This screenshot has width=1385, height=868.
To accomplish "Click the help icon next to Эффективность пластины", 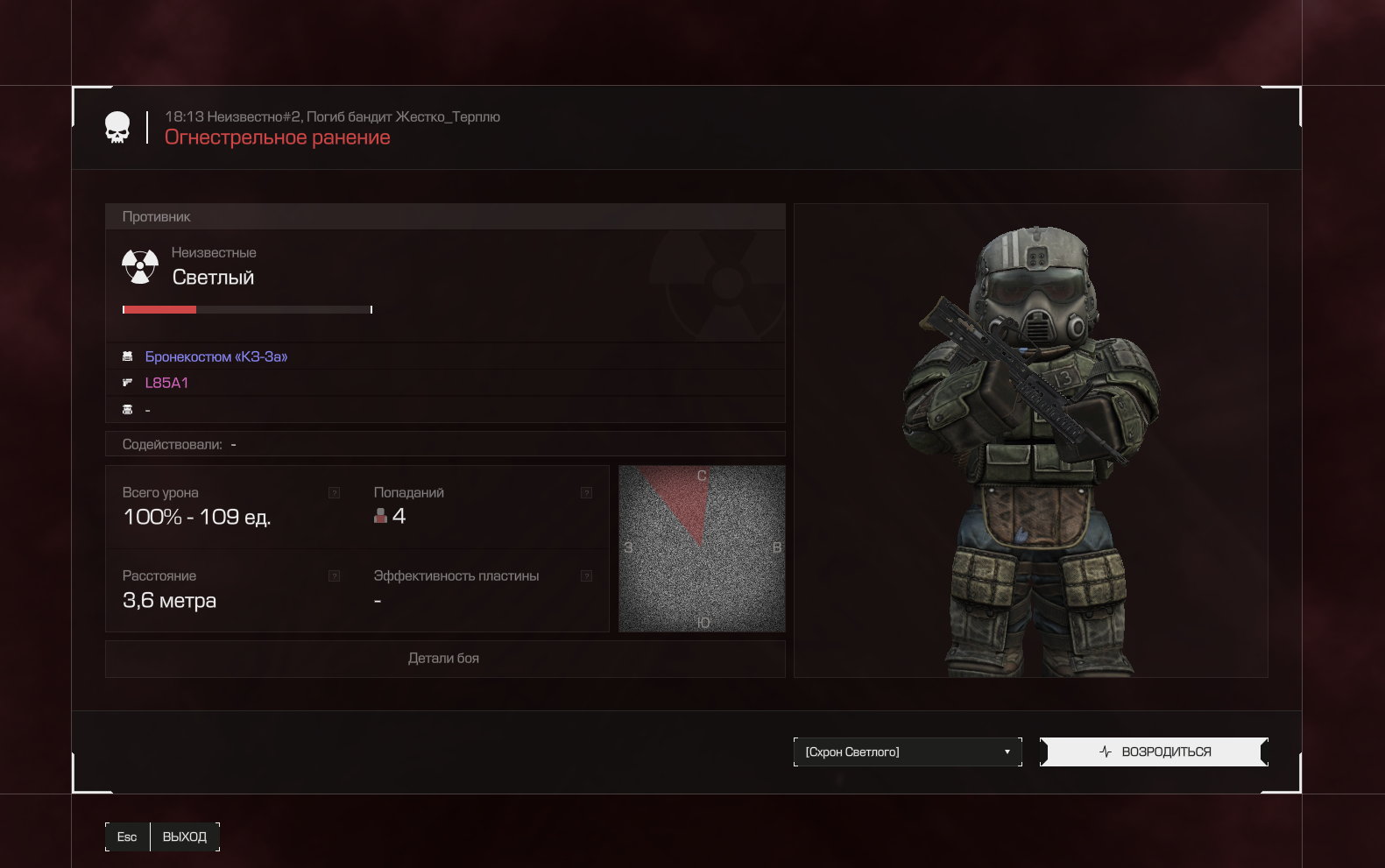I will [586, 576].
